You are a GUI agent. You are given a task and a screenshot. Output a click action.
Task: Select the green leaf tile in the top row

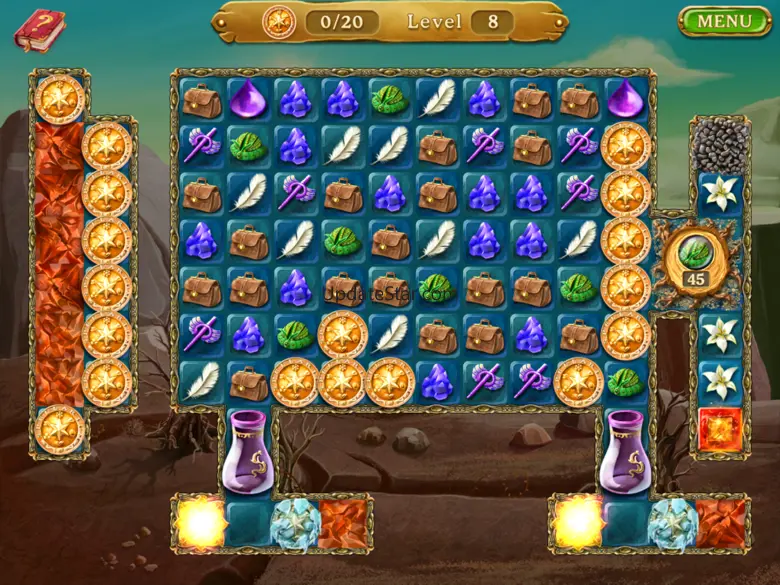[x=390, y=99]
